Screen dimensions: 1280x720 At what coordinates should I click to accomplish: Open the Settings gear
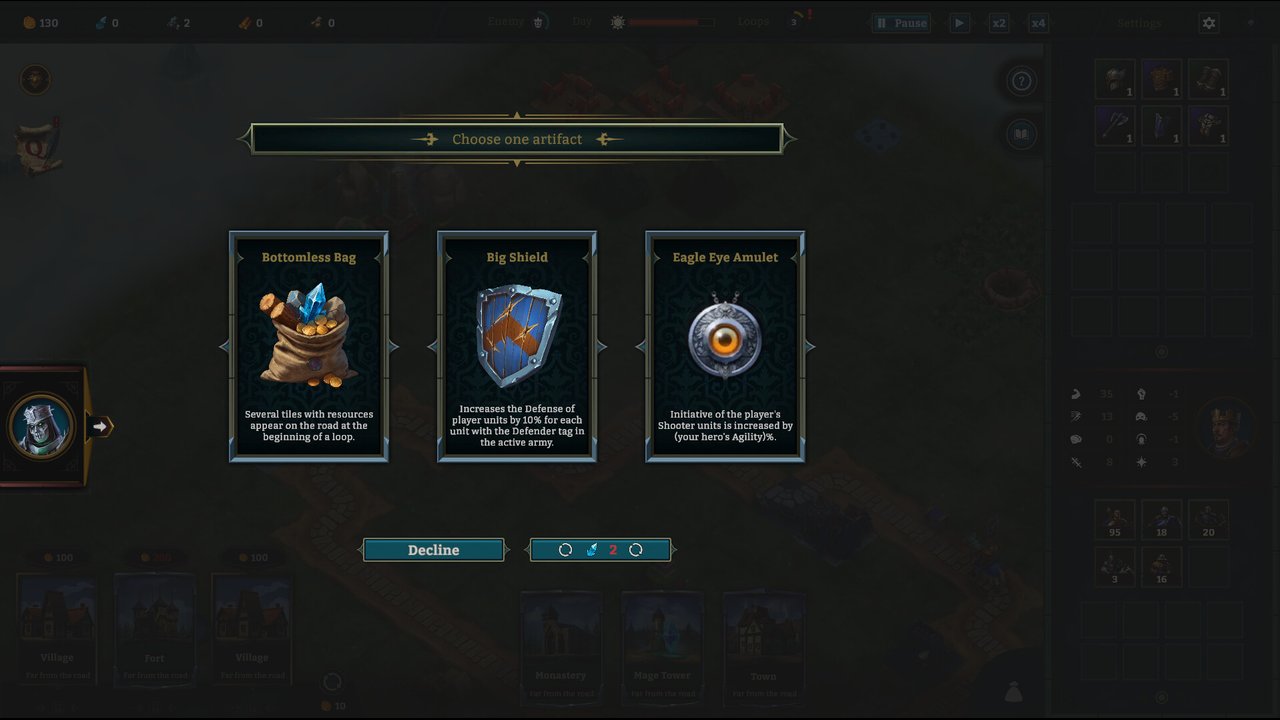coord(1209,23)
